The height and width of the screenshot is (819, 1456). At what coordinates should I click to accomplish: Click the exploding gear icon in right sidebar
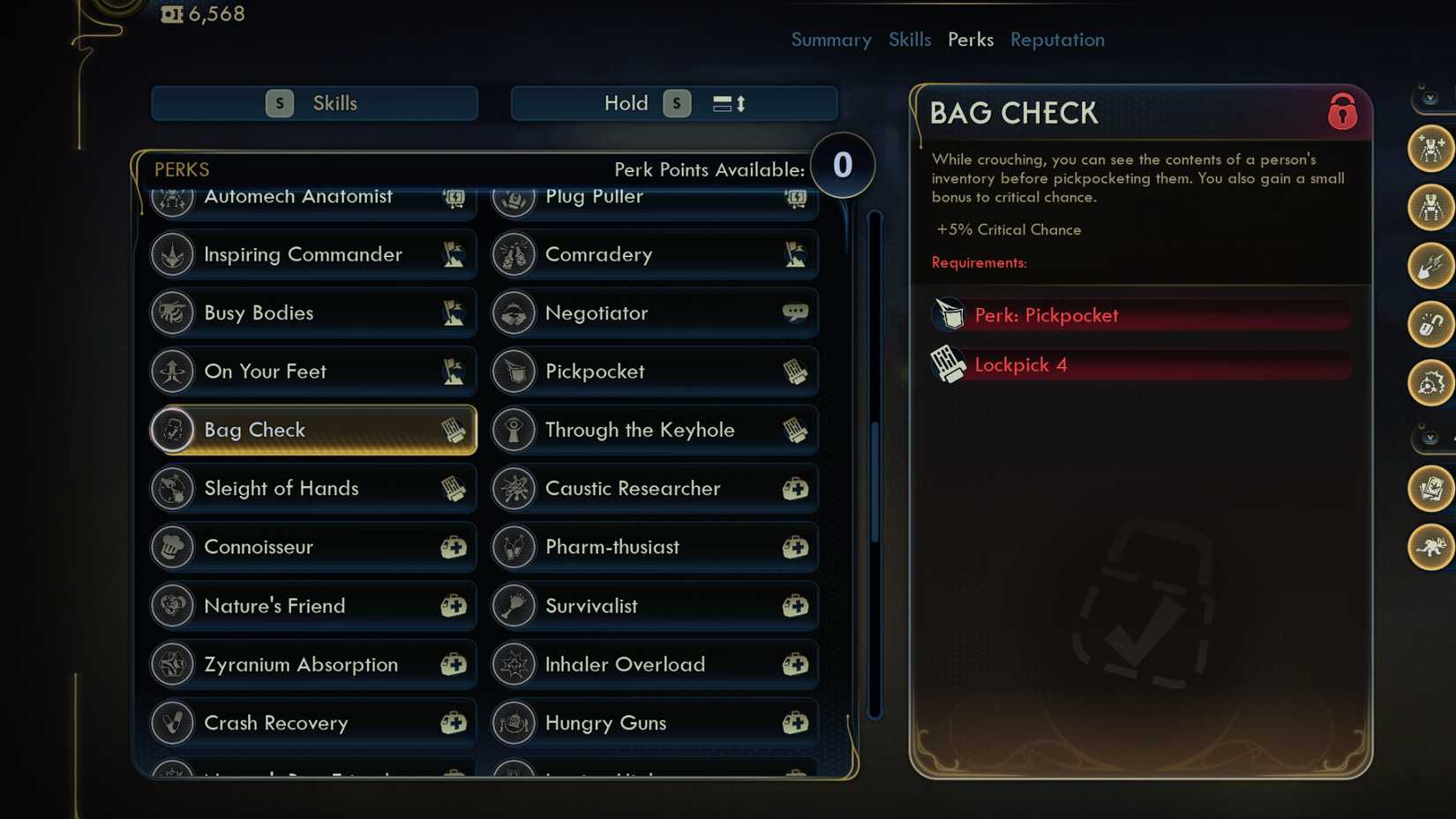pos(1430,384)
